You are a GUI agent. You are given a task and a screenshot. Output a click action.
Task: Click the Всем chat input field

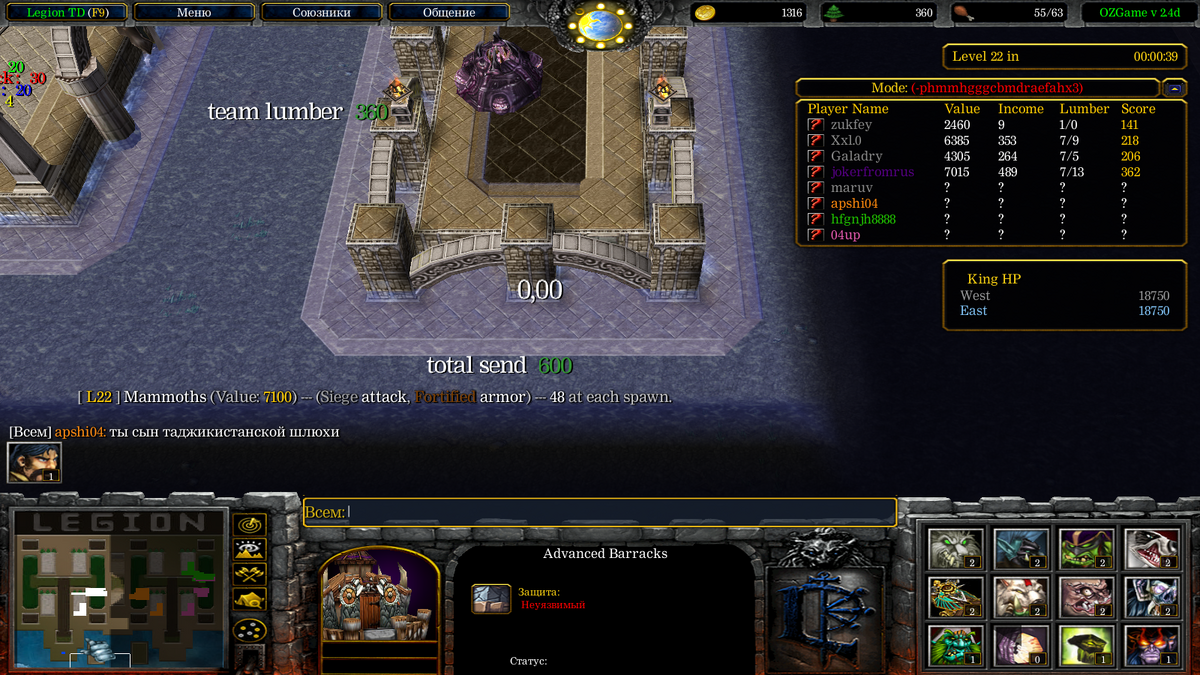[600, 512]
